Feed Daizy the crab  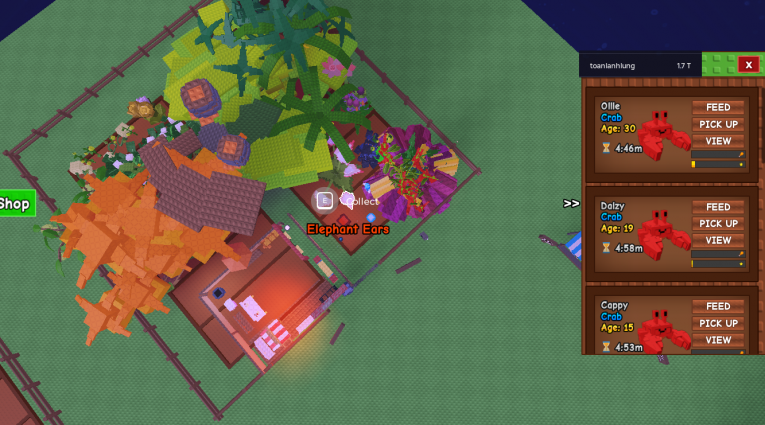pyautogui.click(x=718, y=207)
